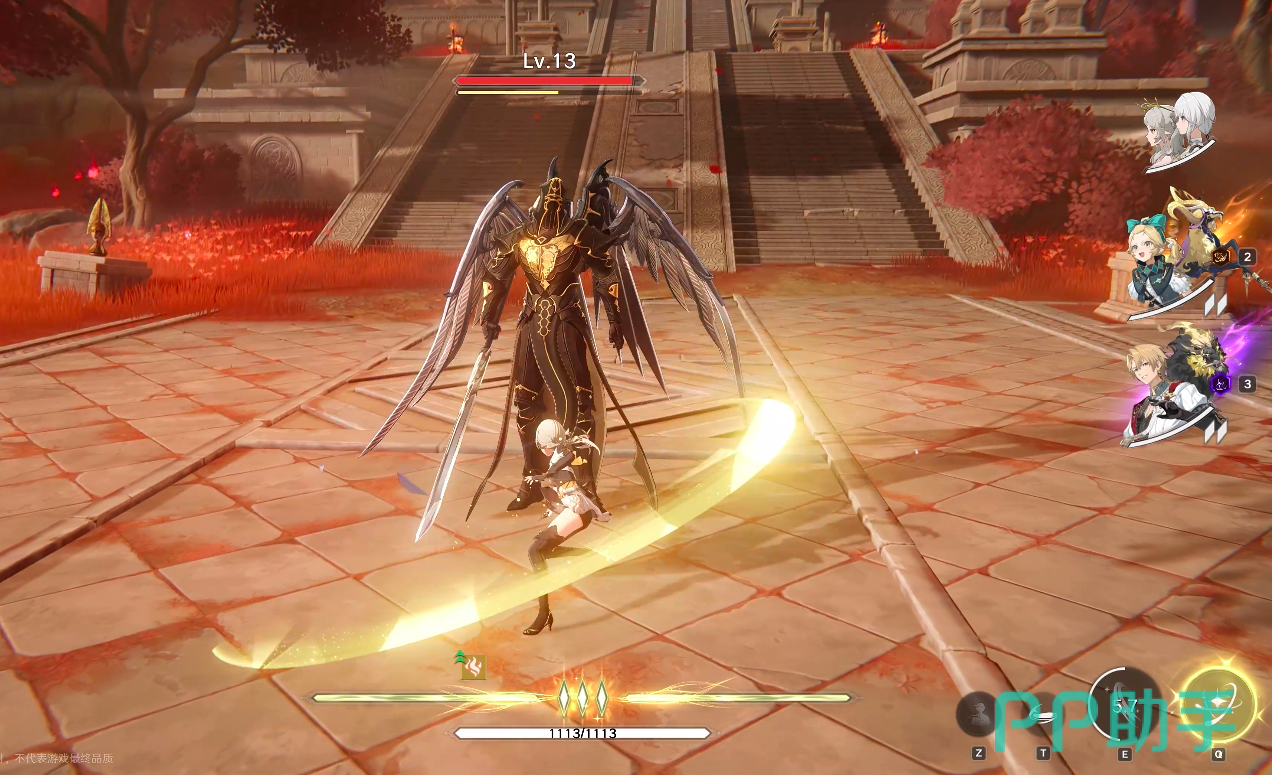Activate the feather skill on cooldown
Screen dimensions: 1272x775
pyautogui.click(x=1126, y=705)
